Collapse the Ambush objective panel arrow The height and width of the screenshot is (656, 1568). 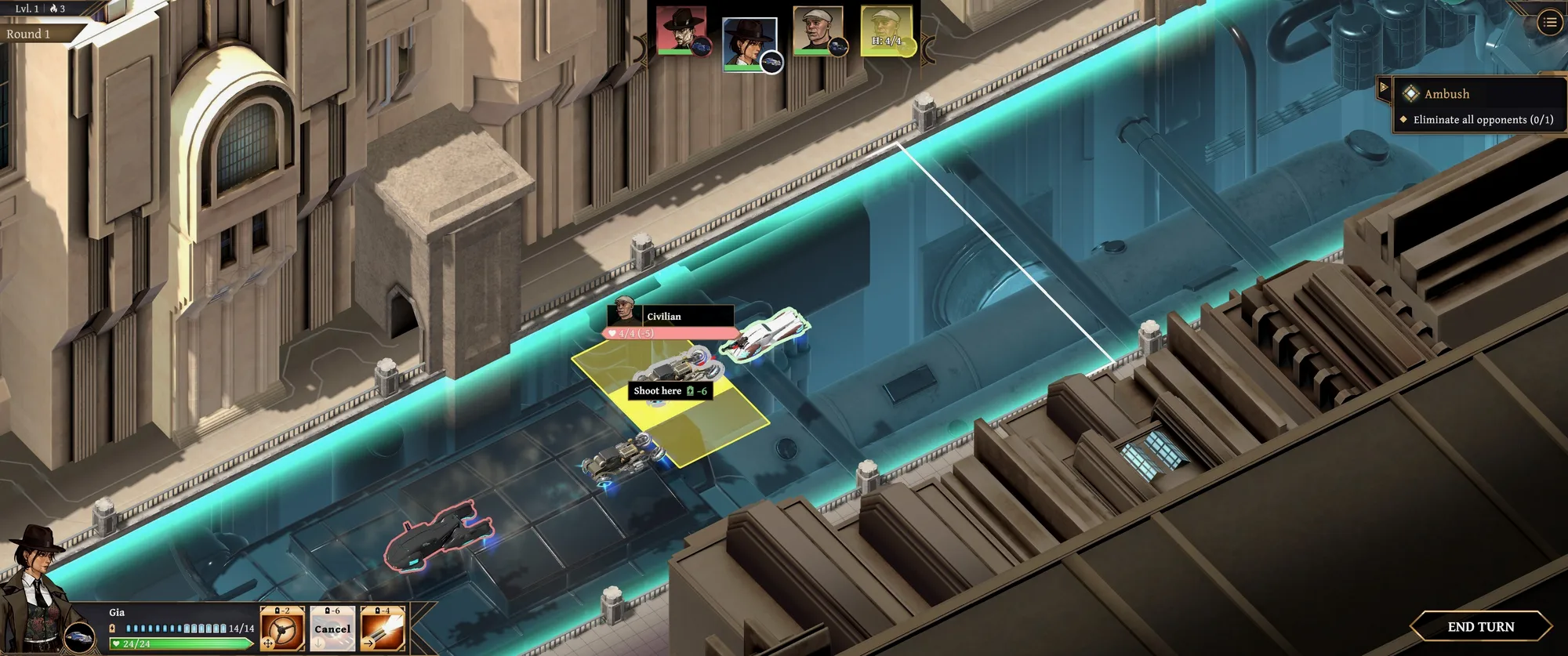coord(1384,88)
